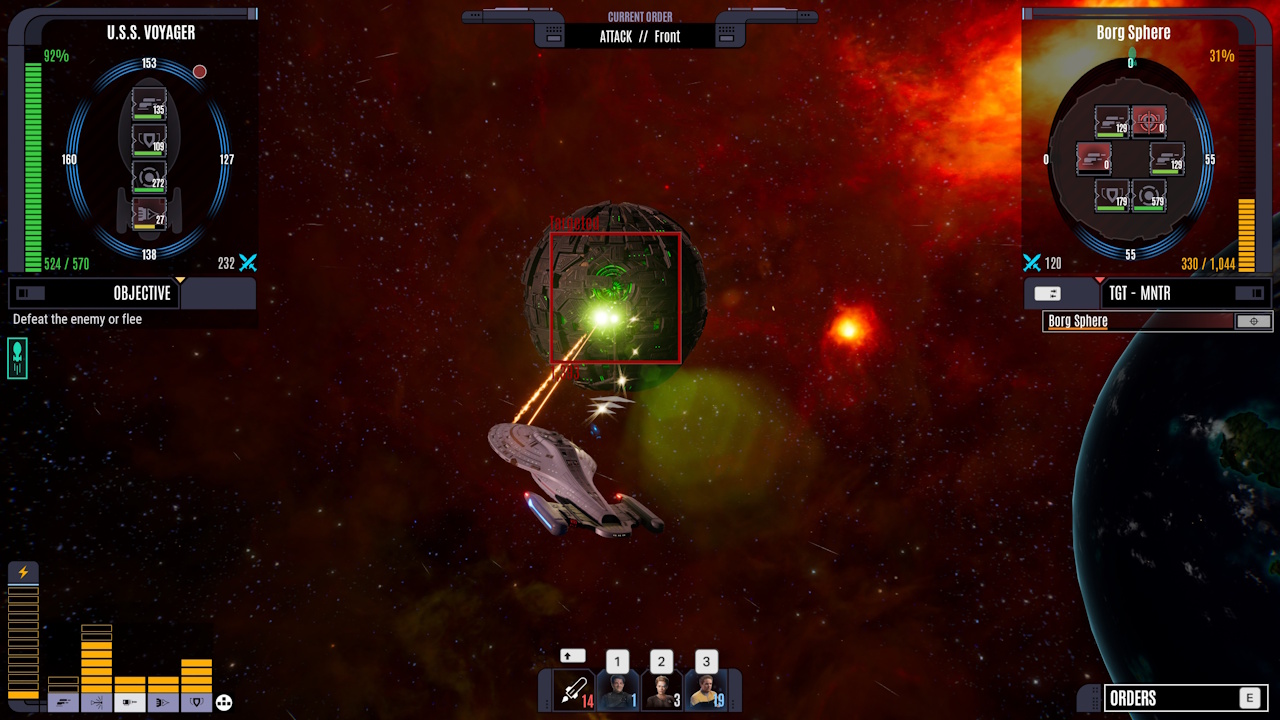Activate the first officer ability portrait
The height and width of the screenshot is (720, 1280).
[618, 690]
